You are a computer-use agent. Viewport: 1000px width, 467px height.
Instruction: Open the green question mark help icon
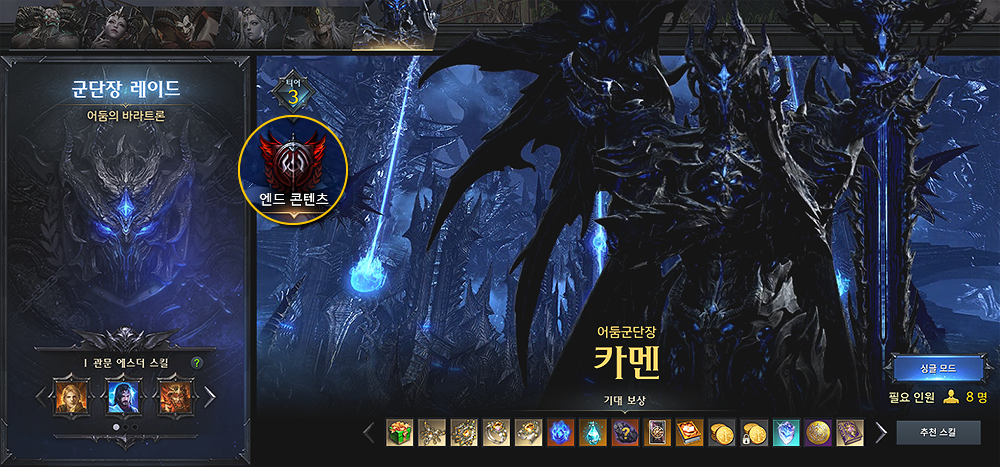(x=197, y=362)
